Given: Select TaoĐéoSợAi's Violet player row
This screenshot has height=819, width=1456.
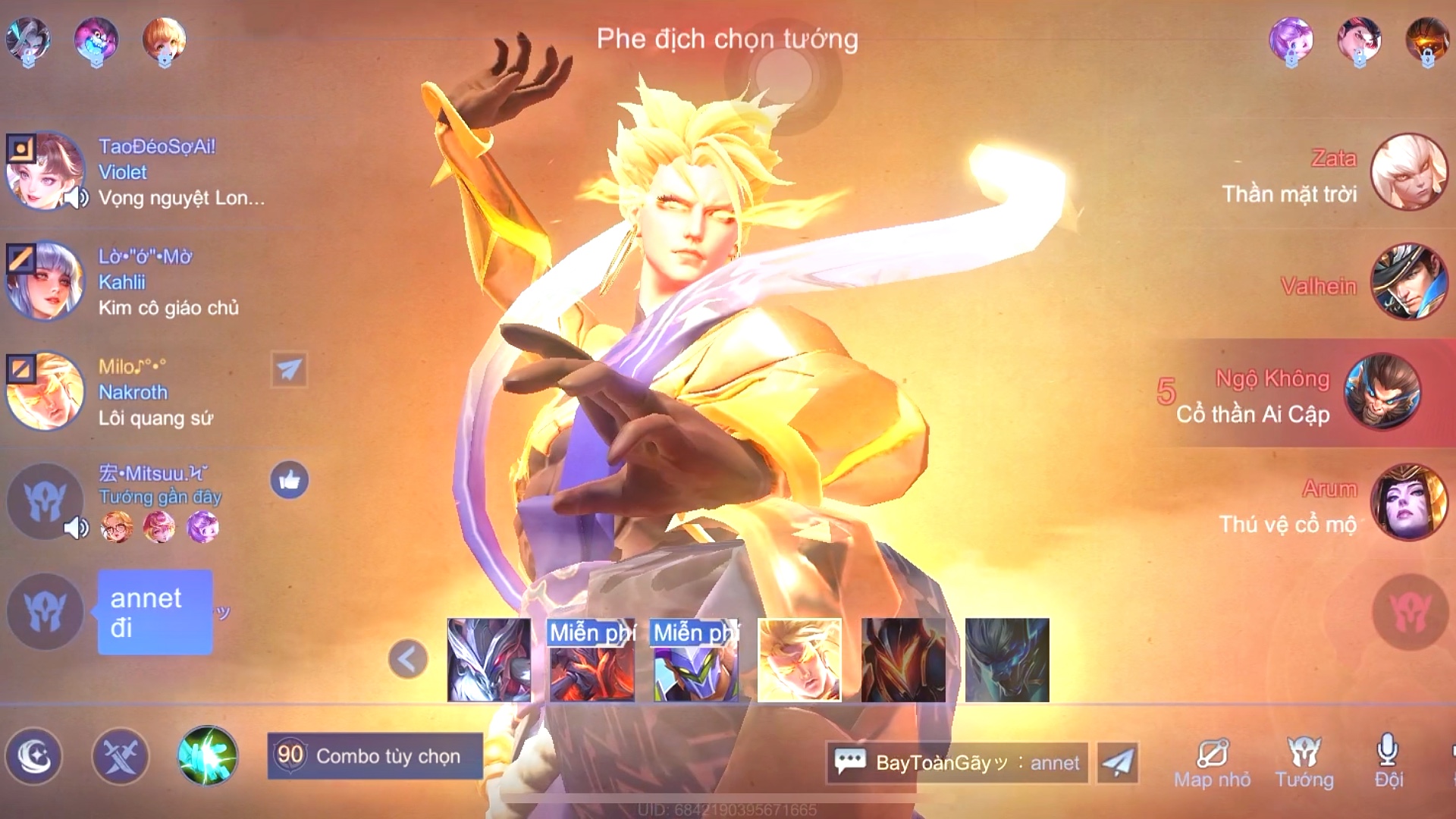Looking at the screenshot, I should 136,172.
